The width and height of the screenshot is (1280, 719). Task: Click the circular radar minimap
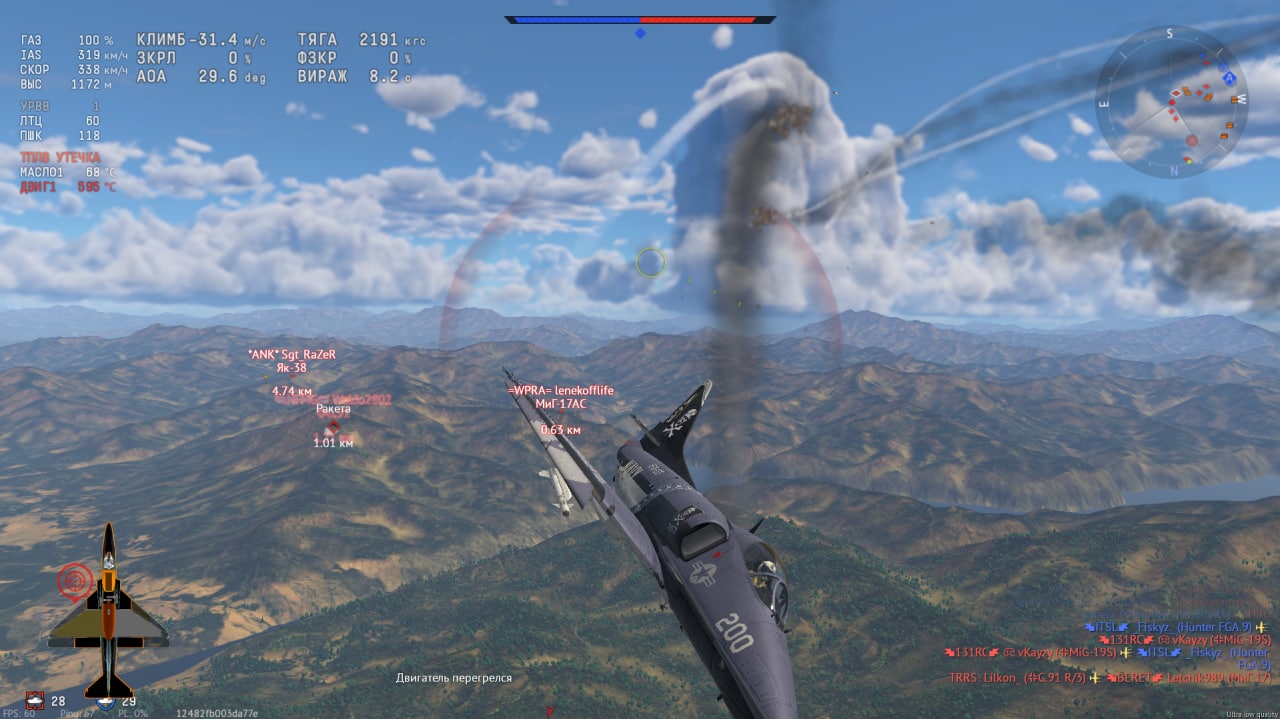pos(1170,101)
